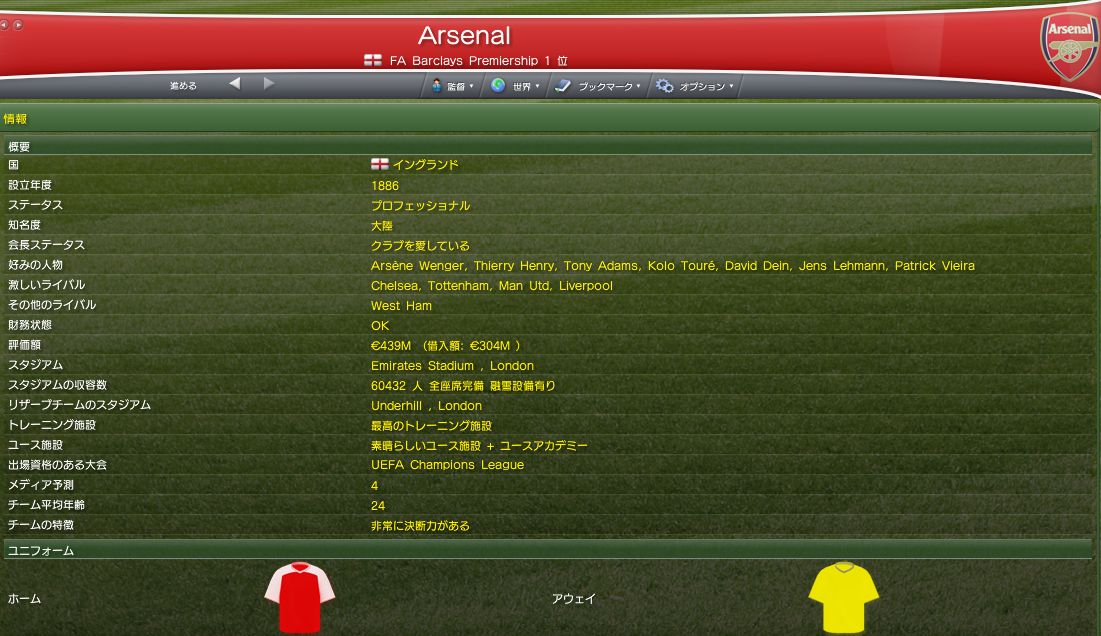Open the 監督 manager menu

pos(452,87)
